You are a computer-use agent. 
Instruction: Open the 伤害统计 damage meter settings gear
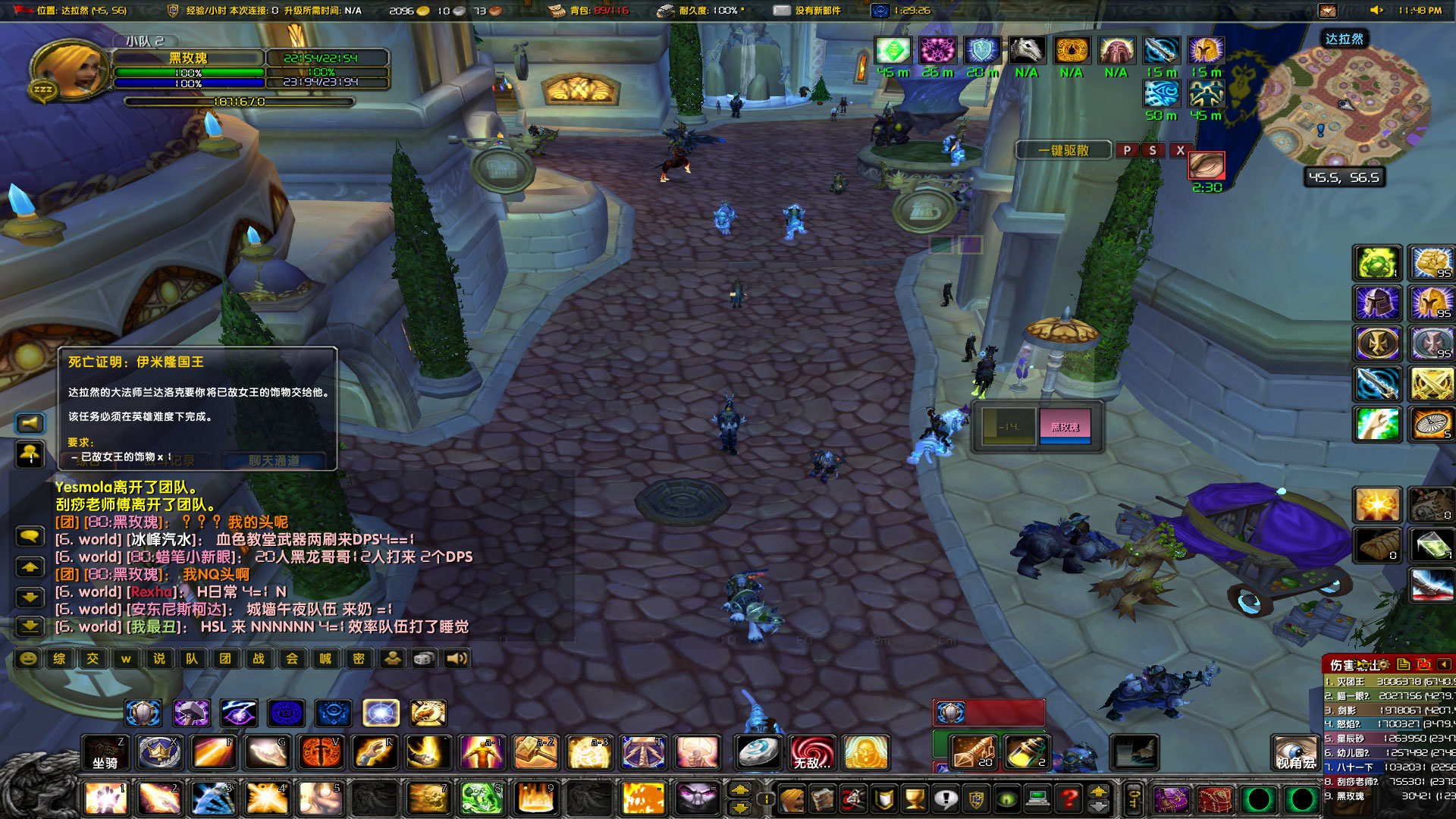[1383, 664]
